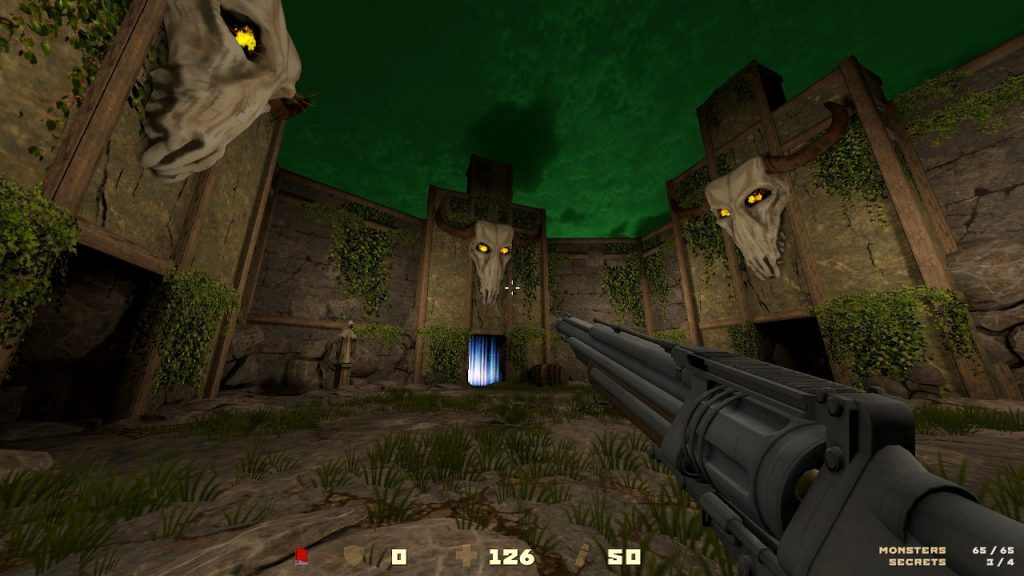Click the health cross icon
This screenshot has height=576, width=1024.
pyautogui.click(x=466, y=556)
